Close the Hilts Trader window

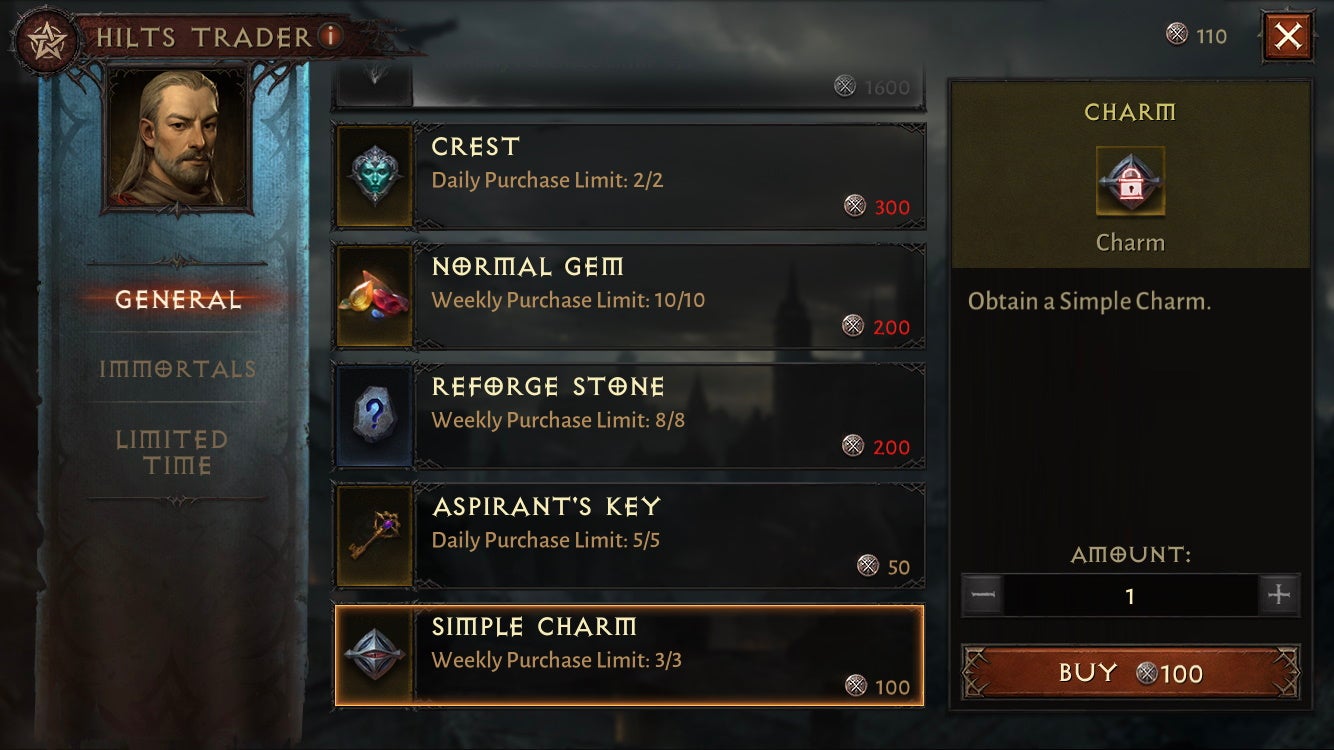point(1288,35)
